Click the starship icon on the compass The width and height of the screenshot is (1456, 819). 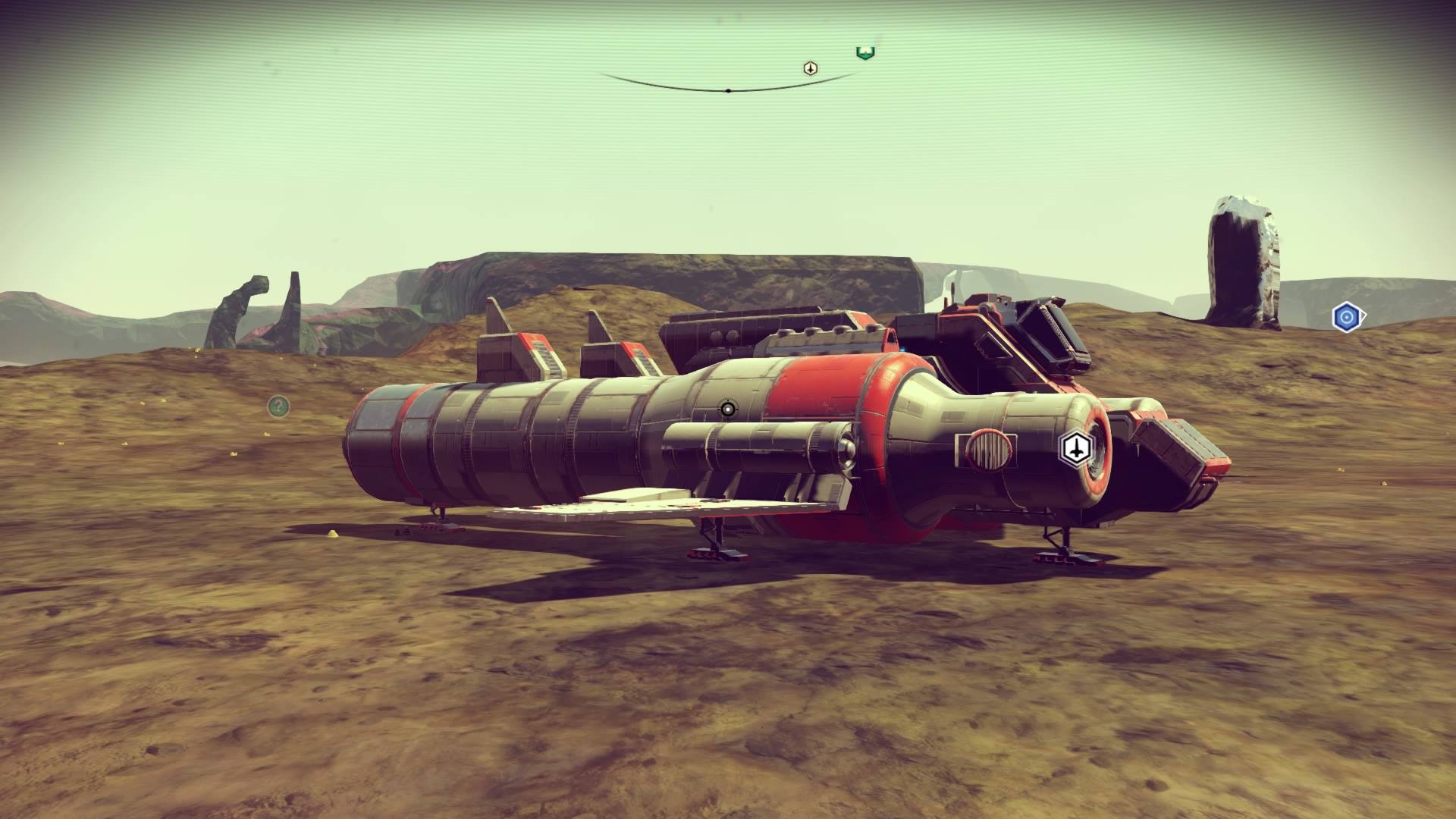811,69
